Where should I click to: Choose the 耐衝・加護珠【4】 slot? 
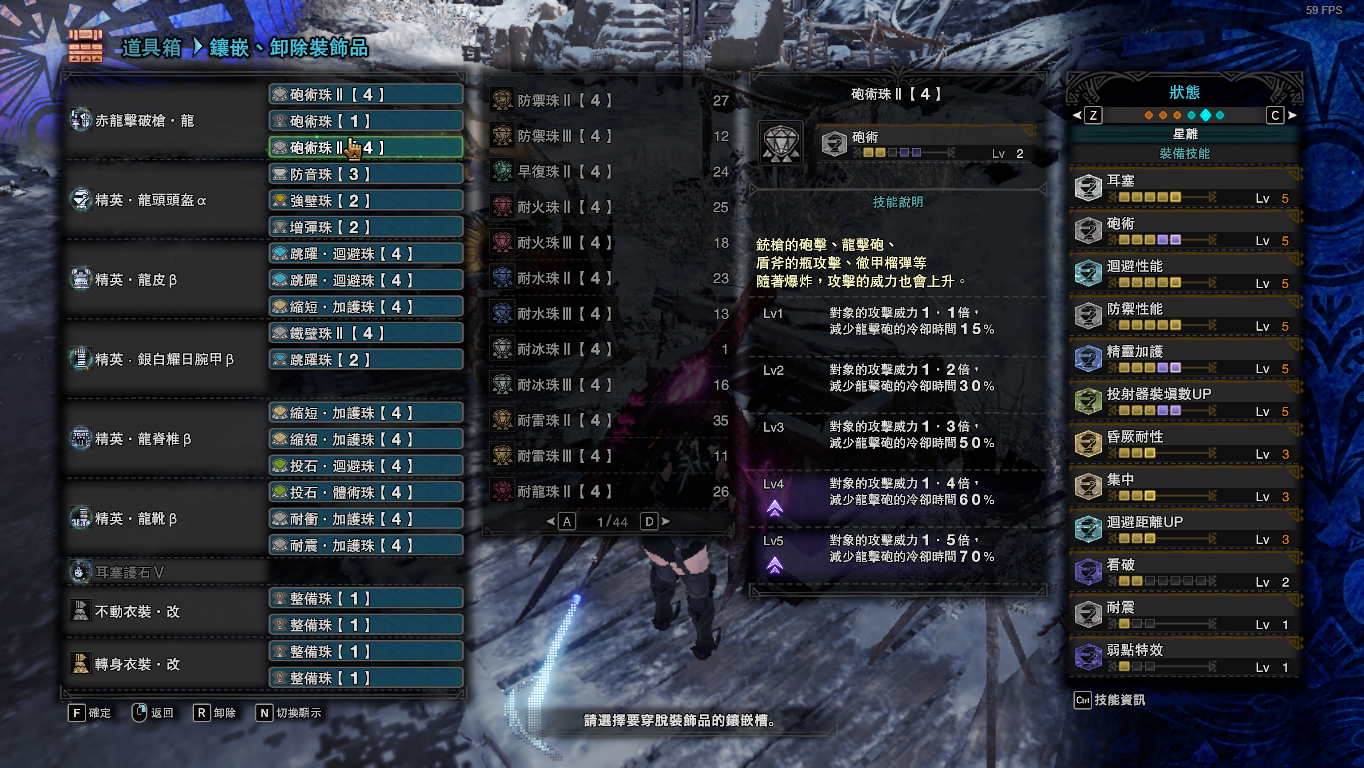[366, 519]
